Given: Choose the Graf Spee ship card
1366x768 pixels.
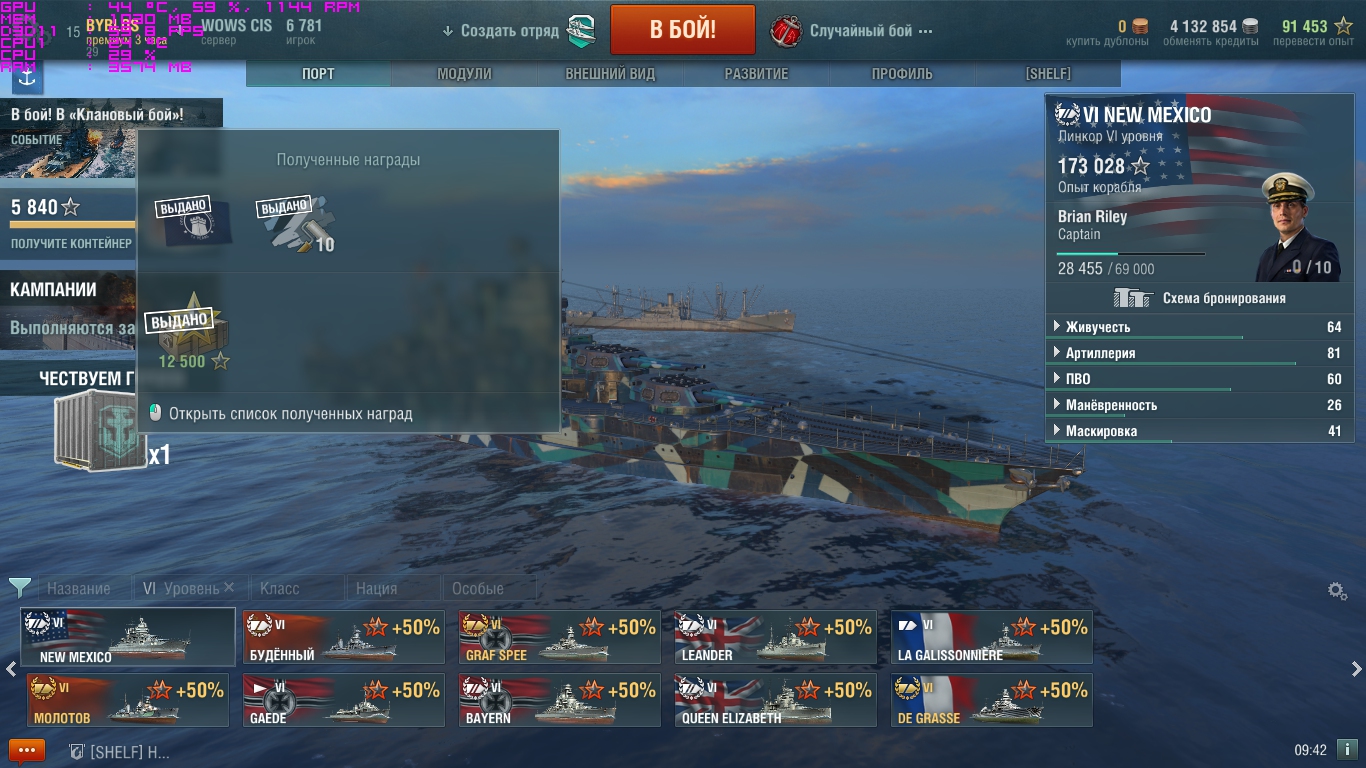Looking at the screenshot, I should tap(559, 637).
